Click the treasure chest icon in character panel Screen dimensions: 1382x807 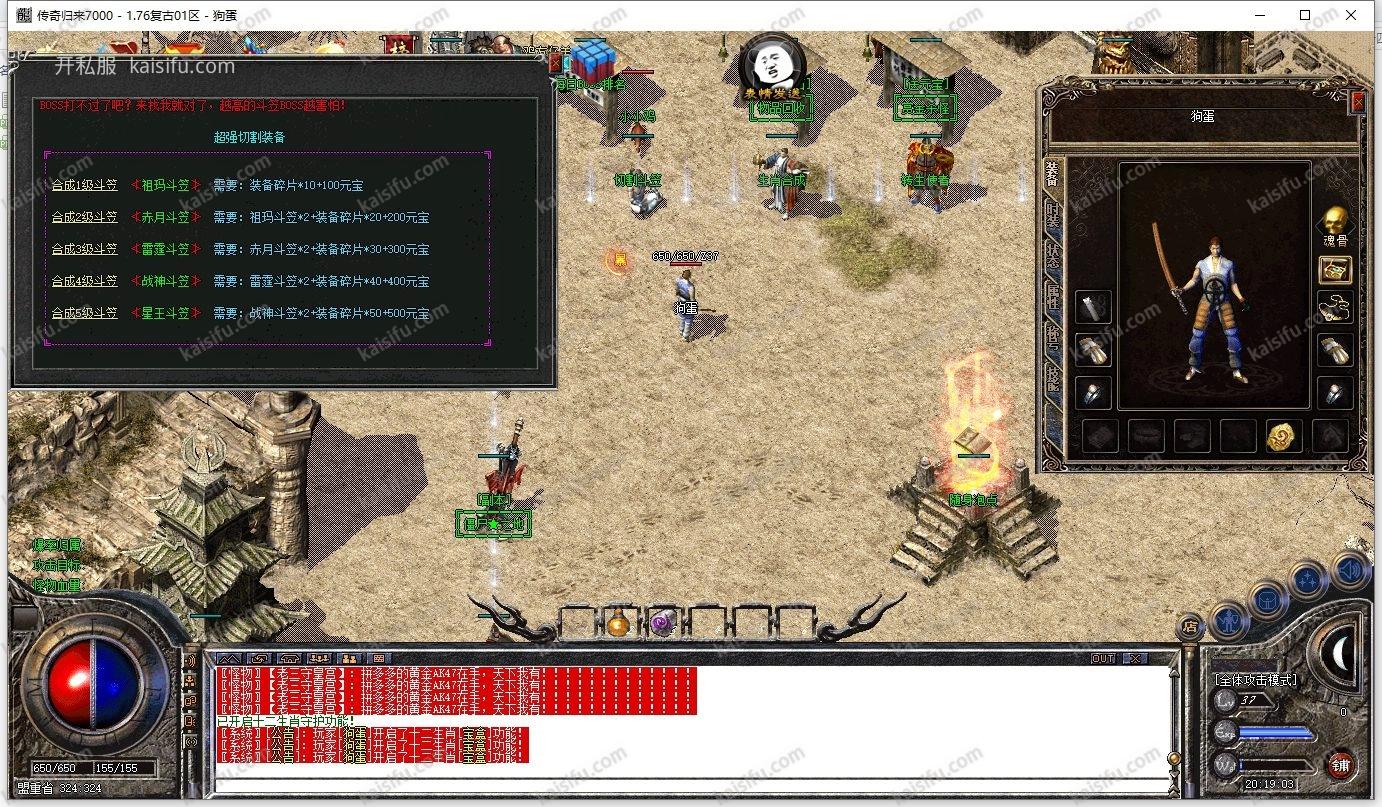click(1335, 269)
